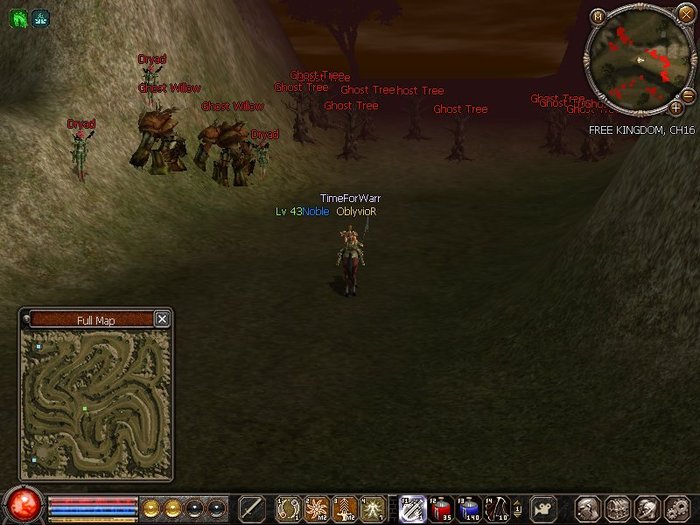Zoom in the minimap with plus button
Screen dimensions: 700x525
675,106
